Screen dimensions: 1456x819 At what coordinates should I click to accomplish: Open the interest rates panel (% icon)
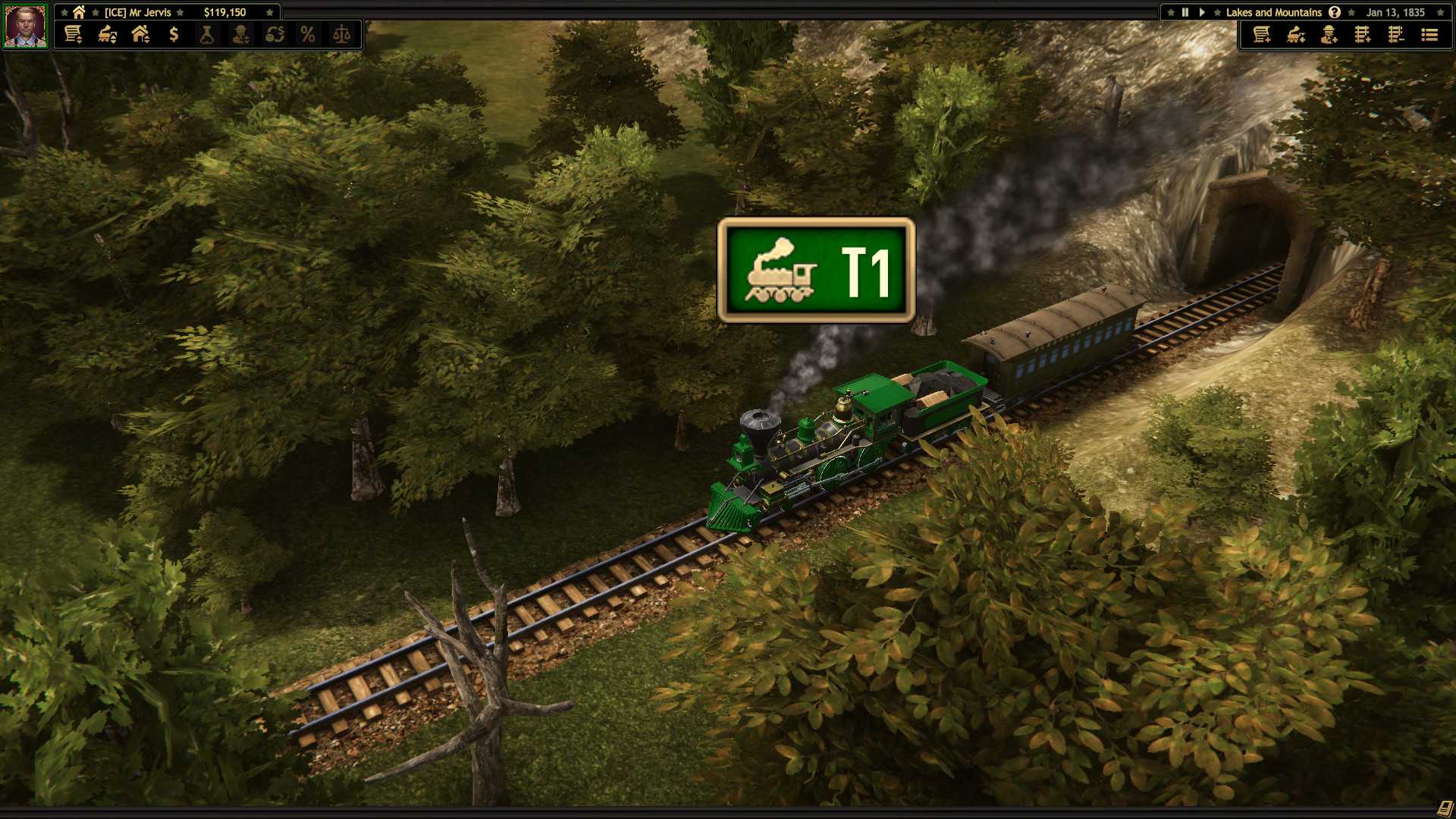[x=308, y=33]
